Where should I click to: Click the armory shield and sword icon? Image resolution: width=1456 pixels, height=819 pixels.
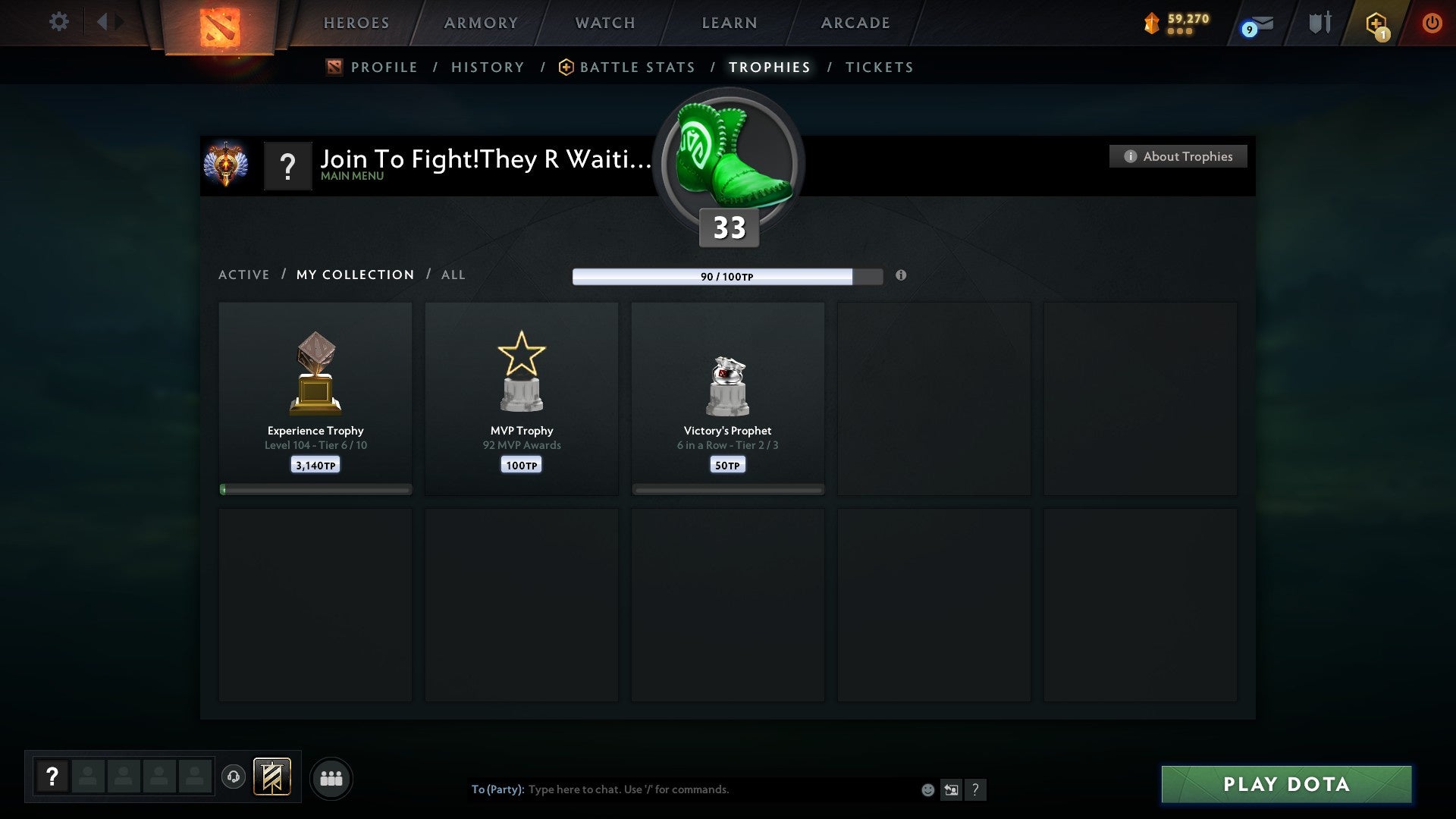click(x=1319, y=23)
